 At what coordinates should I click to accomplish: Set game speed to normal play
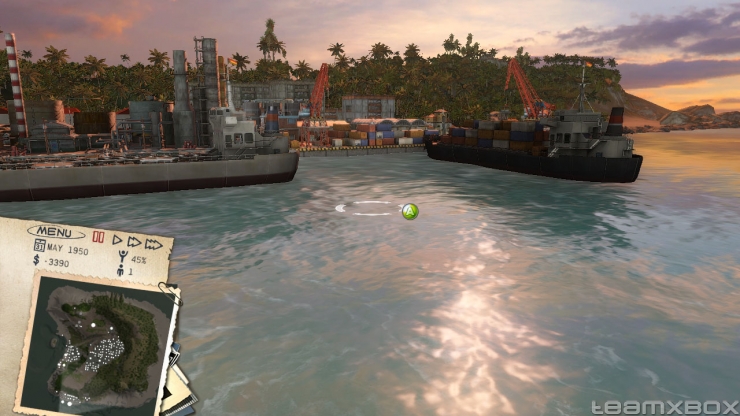tap(117, 240)
